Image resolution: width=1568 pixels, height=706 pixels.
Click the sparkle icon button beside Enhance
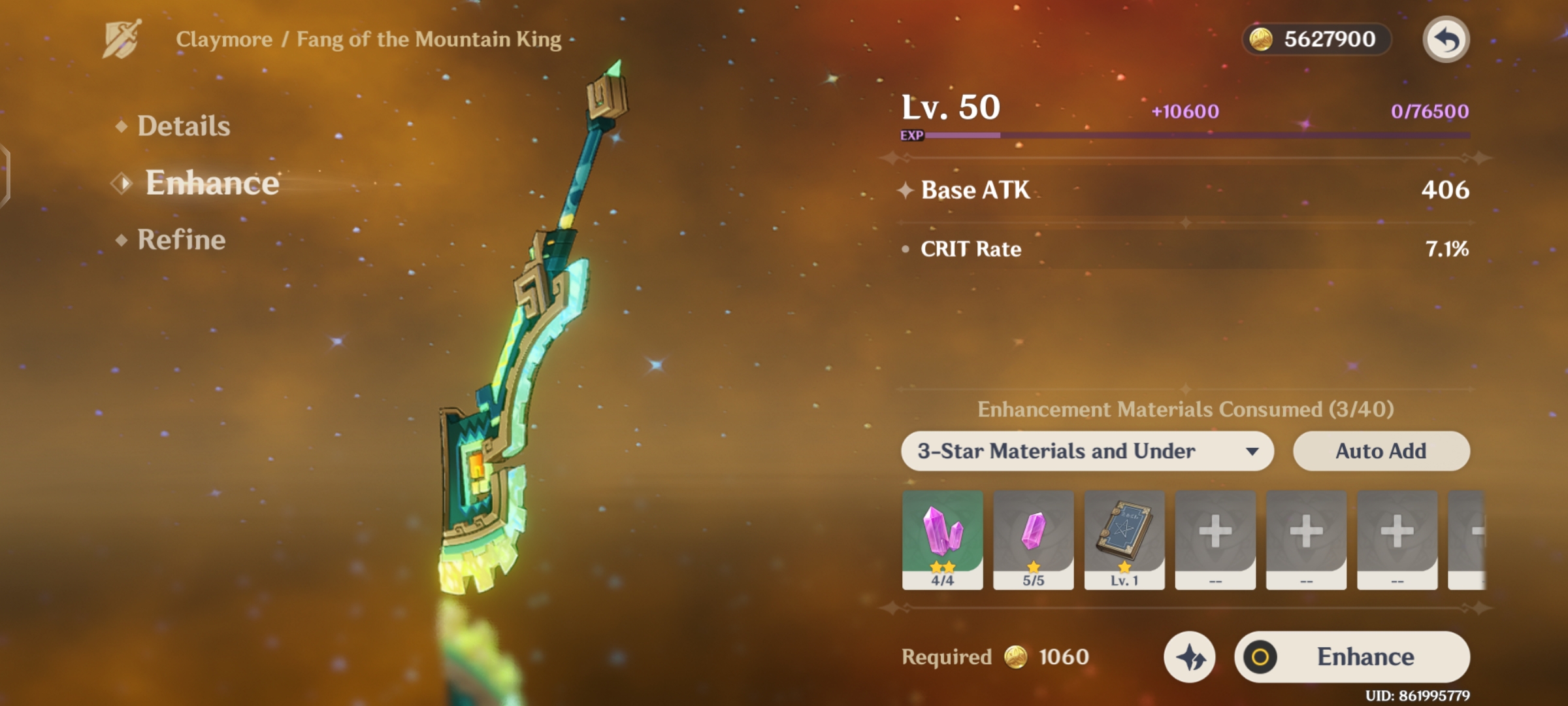point(1189,657)
